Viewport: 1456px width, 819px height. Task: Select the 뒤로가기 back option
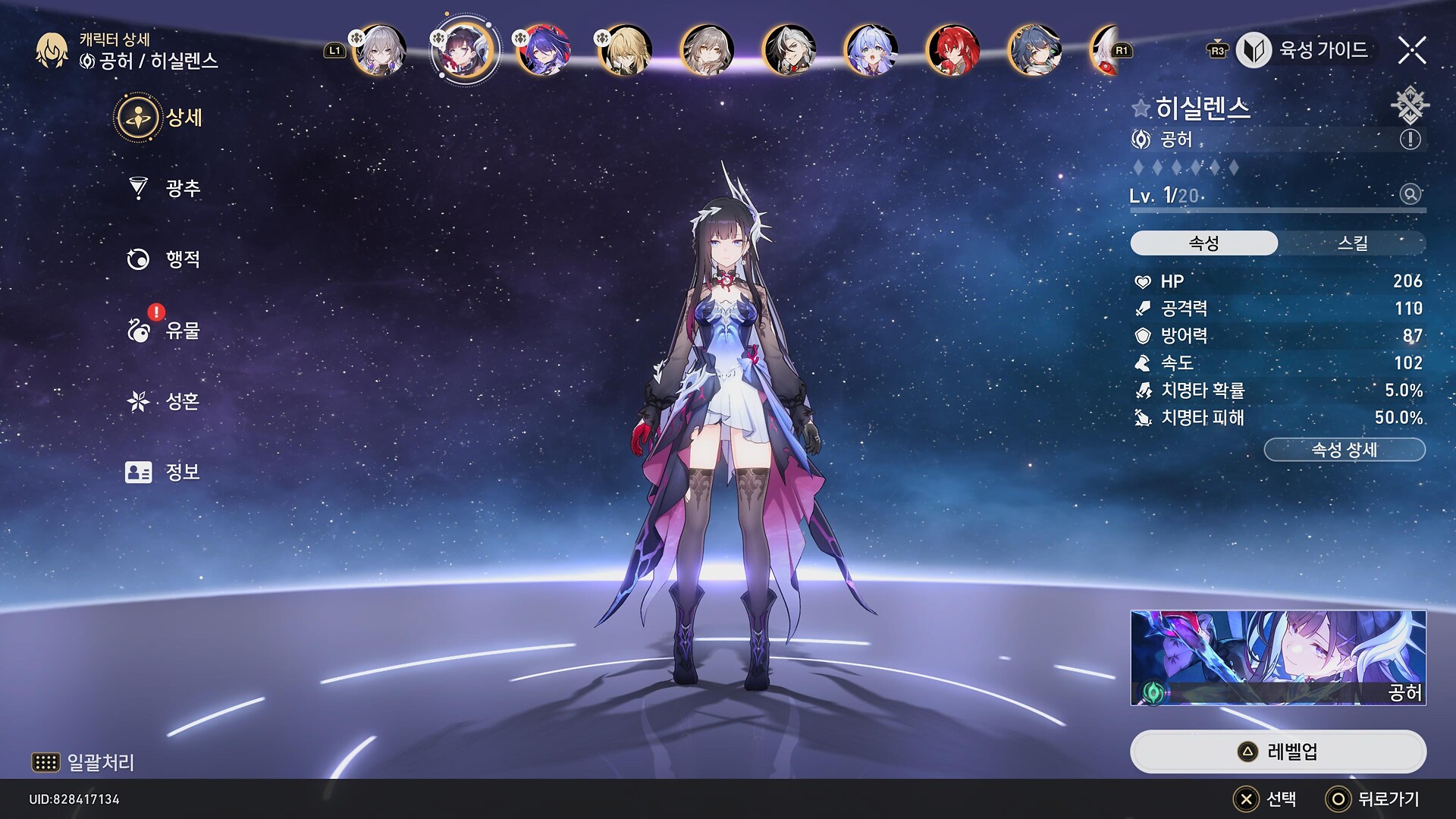(1373, 799)
